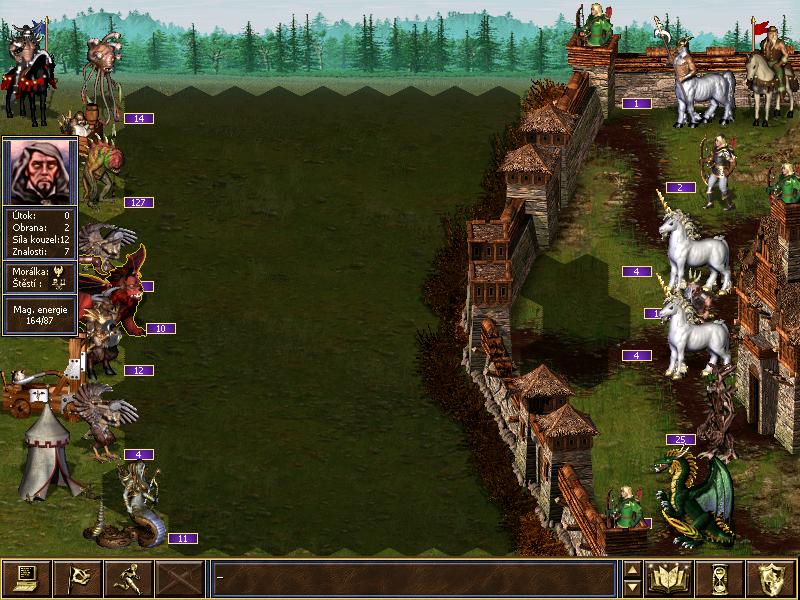Screen dimensions: 800x600
Task: Select the enemy stack of 25 dendroids
Action: [716, 412]
